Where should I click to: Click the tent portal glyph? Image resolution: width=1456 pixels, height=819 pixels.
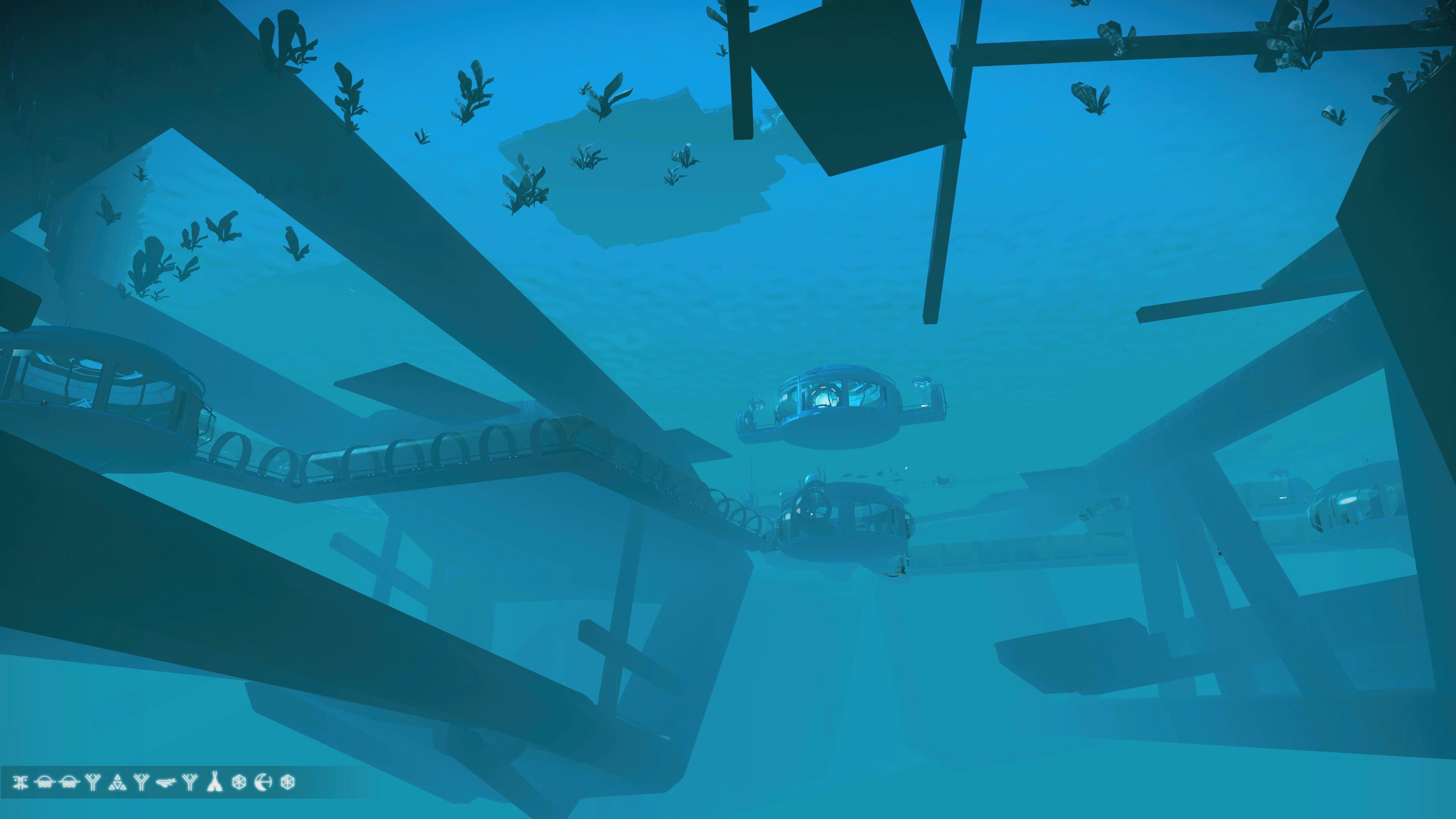pyautogui.click(x=214, y=782)
